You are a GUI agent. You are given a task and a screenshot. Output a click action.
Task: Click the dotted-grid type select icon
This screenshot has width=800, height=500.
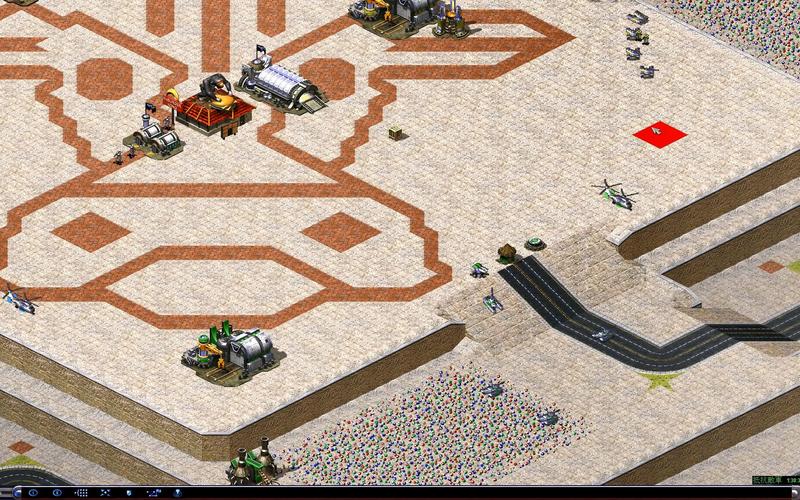(x=82, y=493)
